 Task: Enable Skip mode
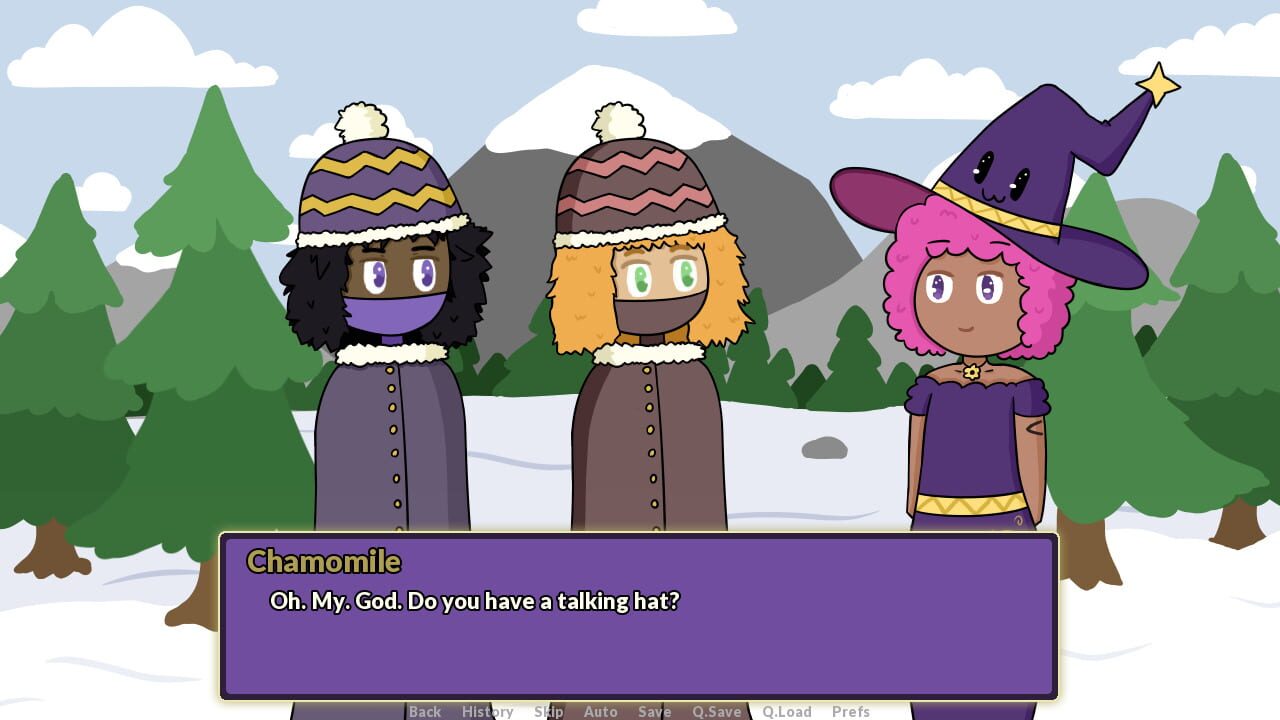pyautogui.click(x=549, y=712)
